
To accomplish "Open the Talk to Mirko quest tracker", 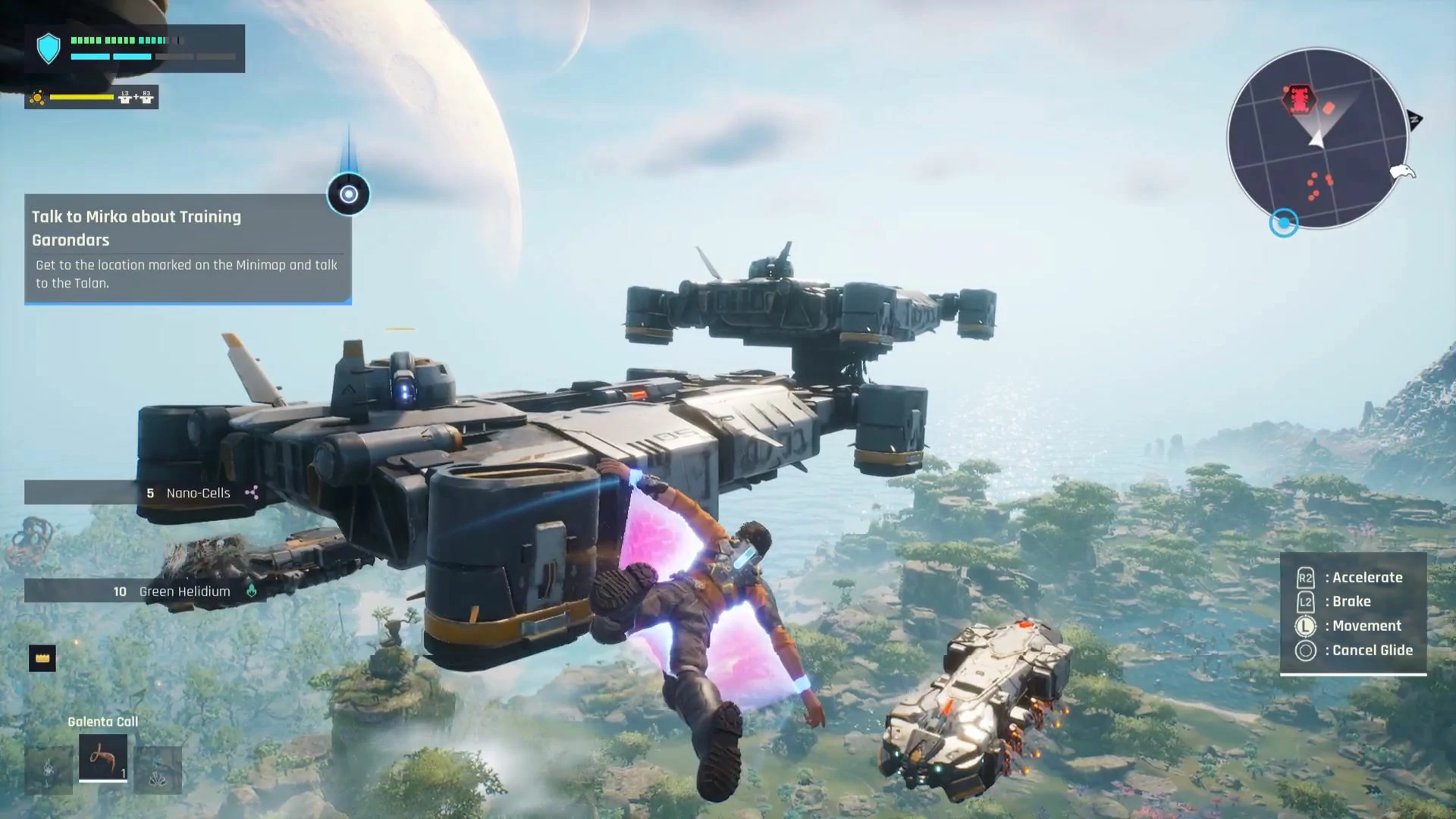I will click(187, 249).
